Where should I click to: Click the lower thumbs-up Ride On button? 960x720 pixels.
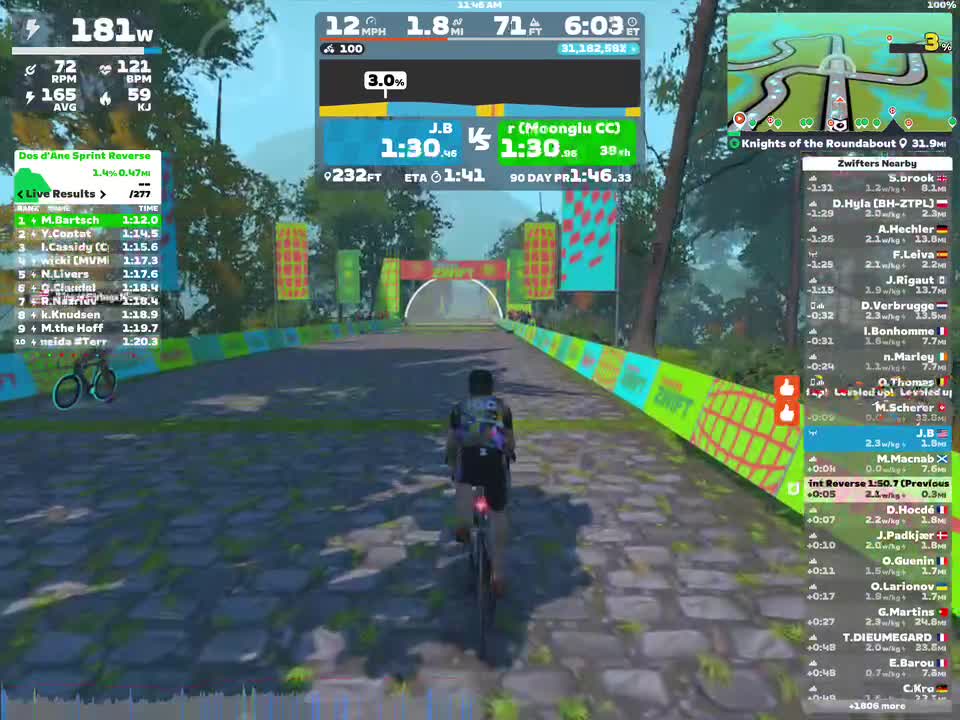787,413
